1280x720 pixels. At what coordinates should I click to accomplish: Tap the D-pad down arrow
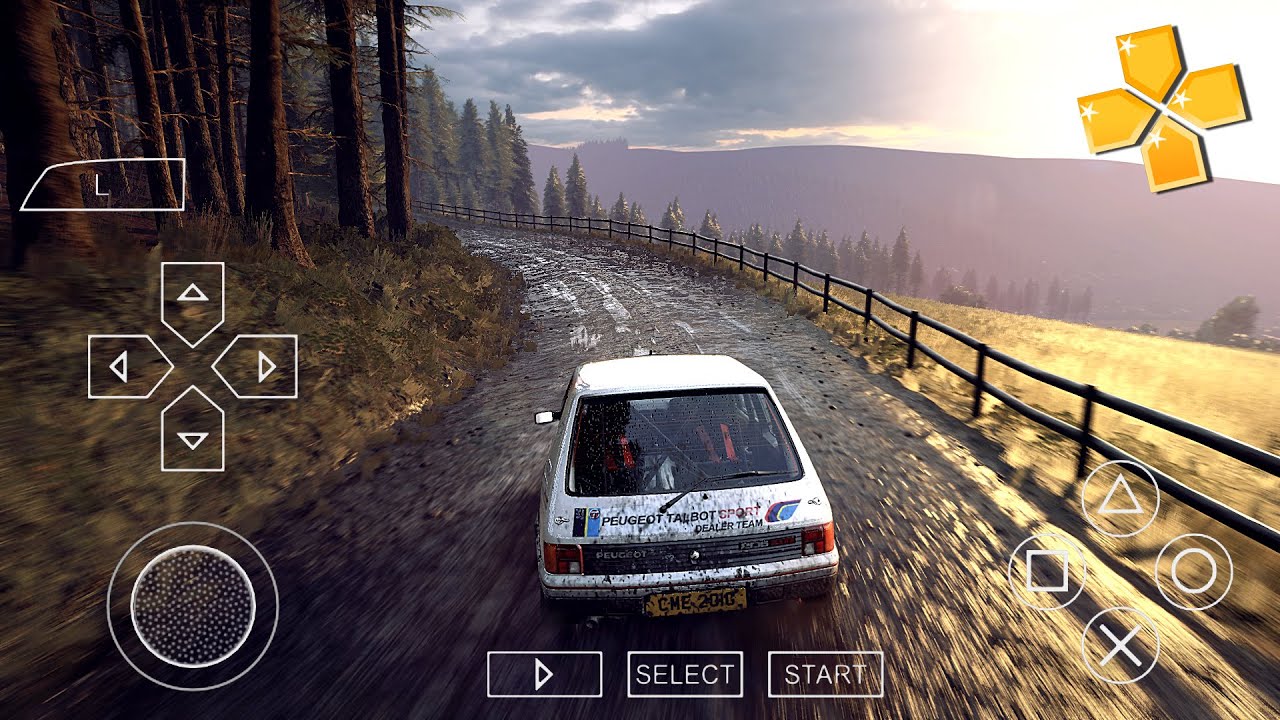192,435
